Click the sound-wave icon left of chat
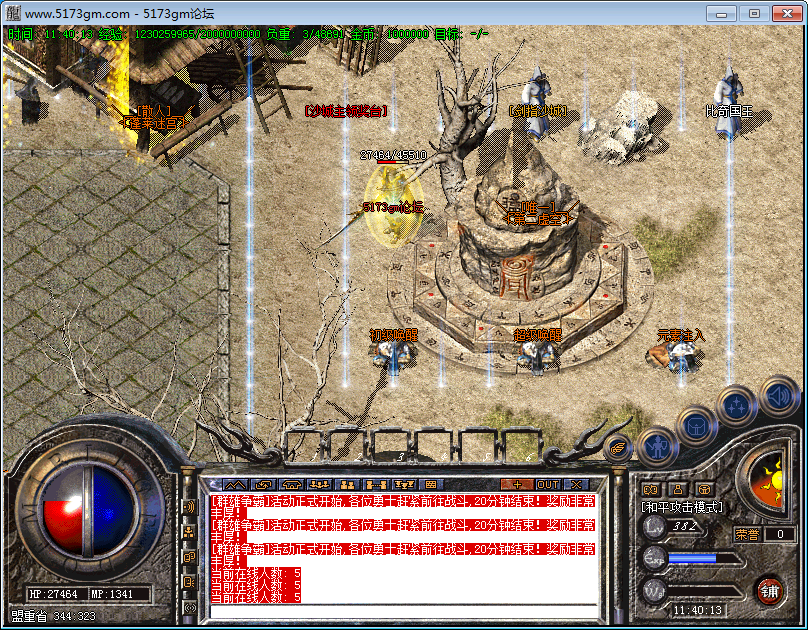Viewport: 808px width, 630px height. click(x=189, y=506)
